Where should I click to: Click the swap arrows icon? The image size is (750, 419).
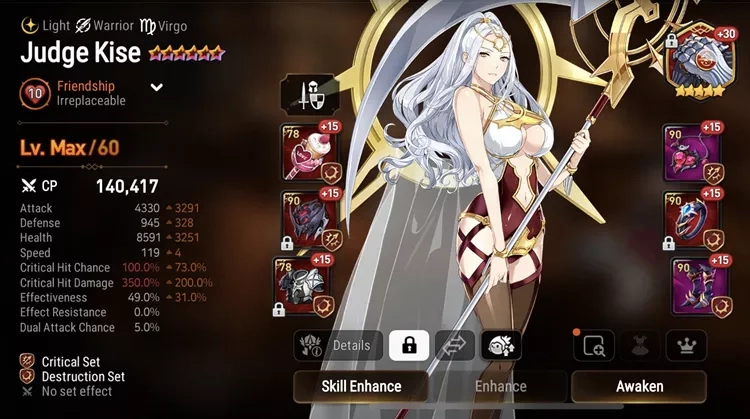point(454,346)
